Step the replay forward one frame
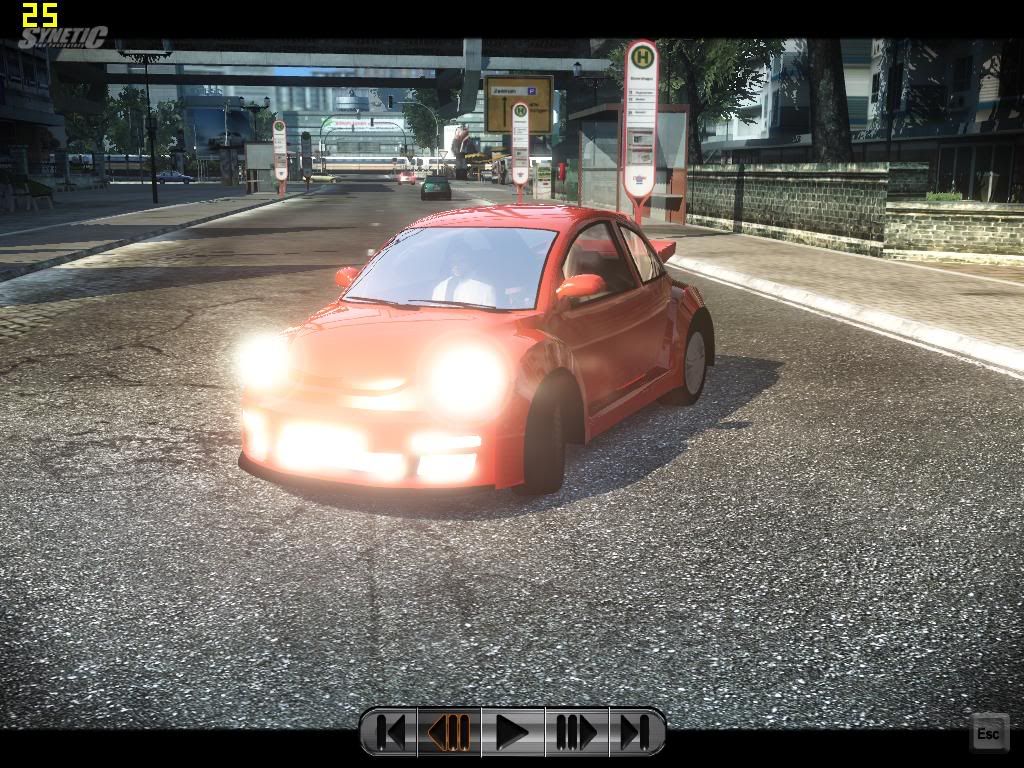1024x768 pixels. pyautogui.click(x=575, y=732)
